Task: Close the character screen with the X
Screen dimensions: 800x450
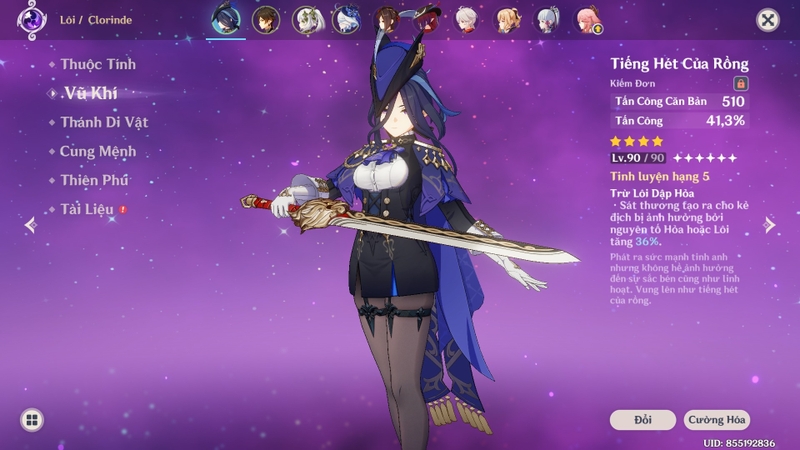Action: [x=767, y=20]
